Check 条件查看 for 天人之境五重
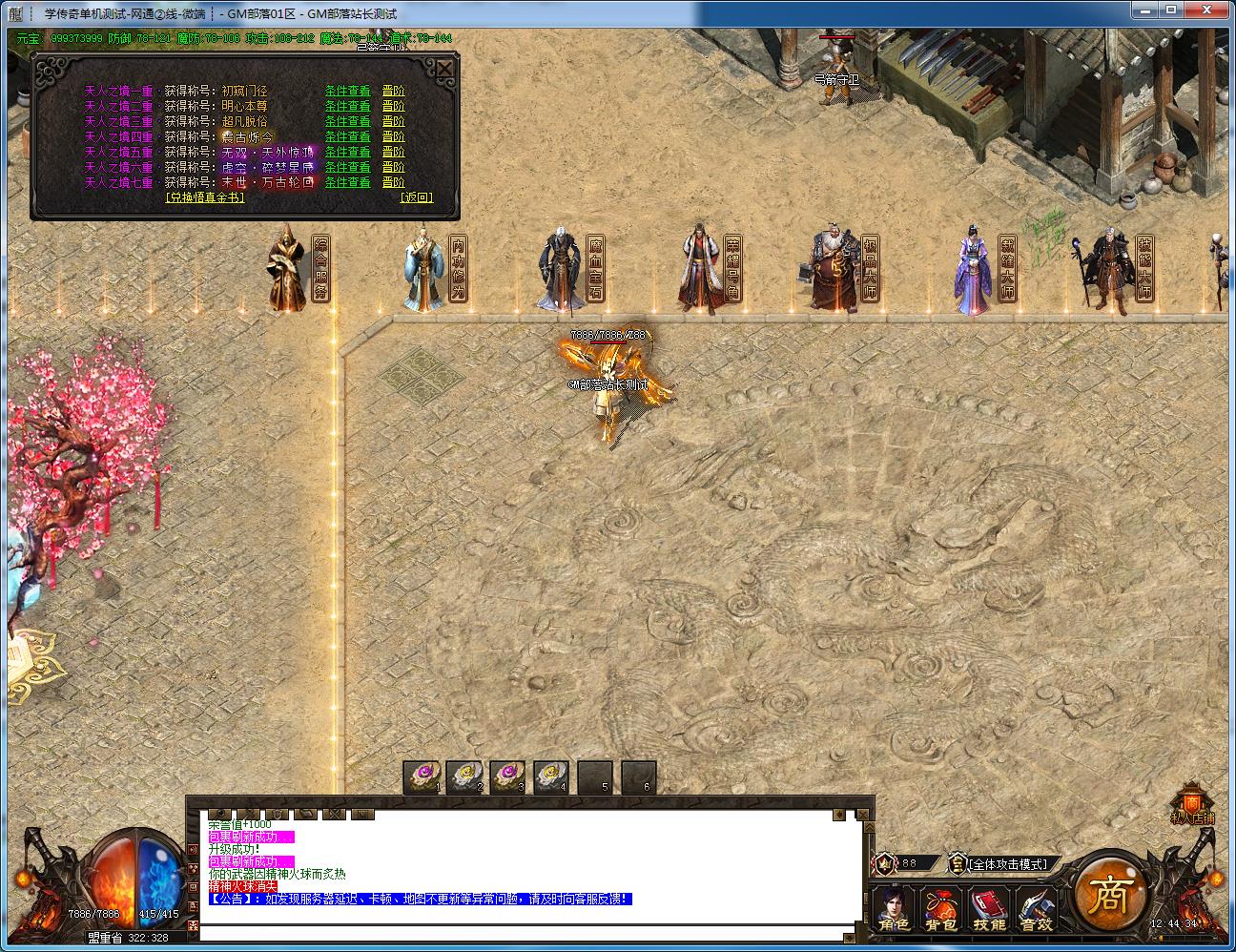Screen dimensions: 1236x952 pos(347,152)
